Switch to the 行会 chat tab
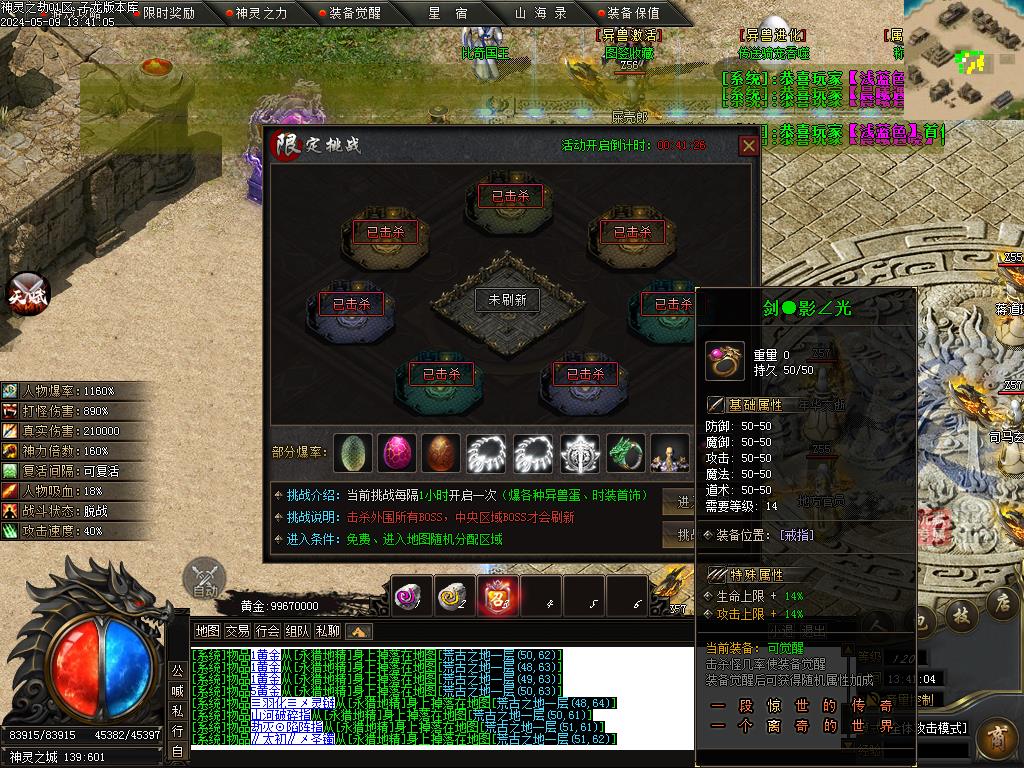The width and height of the screenshot is (1024, 768). [267, 631]
